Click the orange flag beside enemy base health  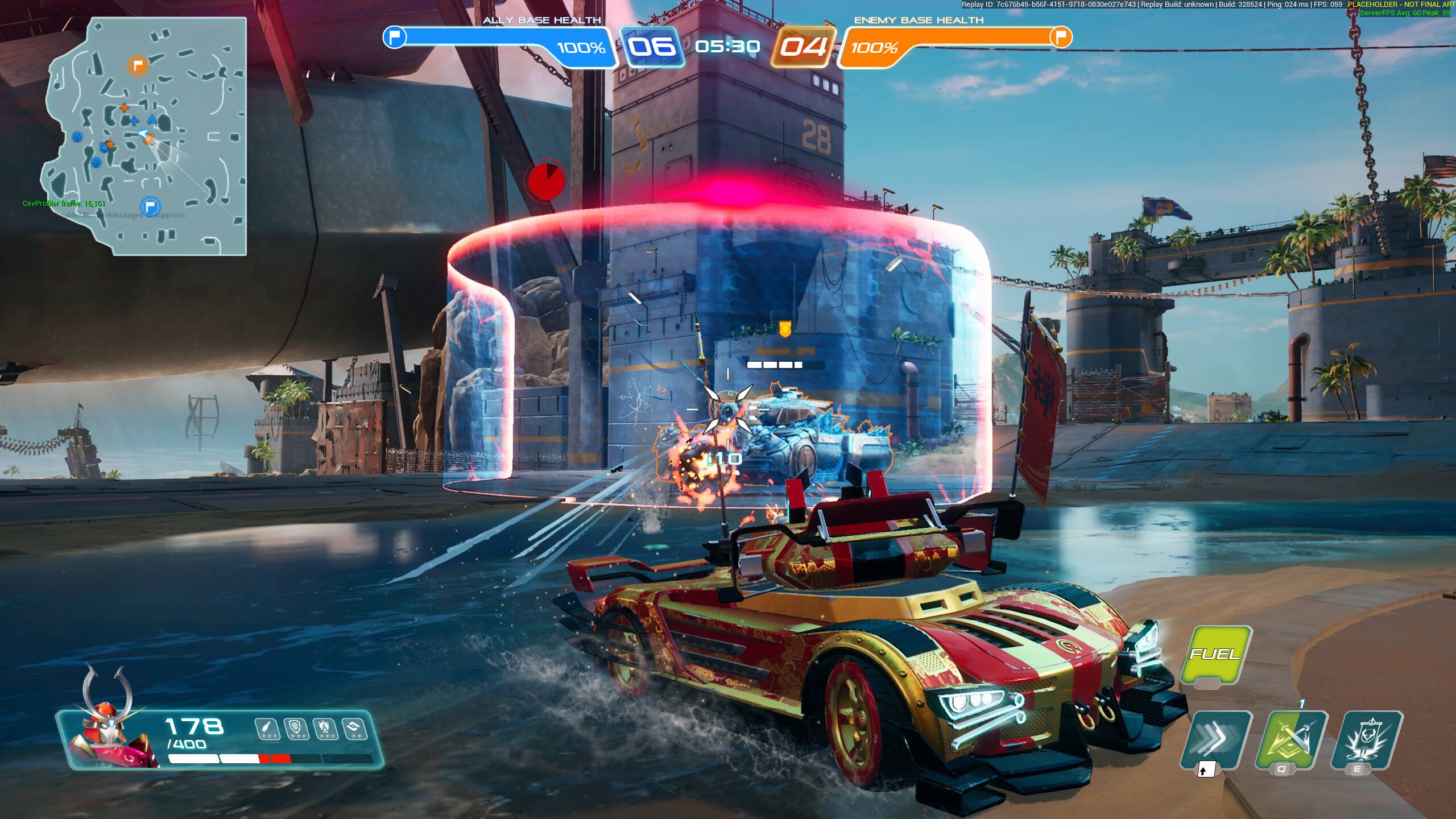(x=1060, y=38)
